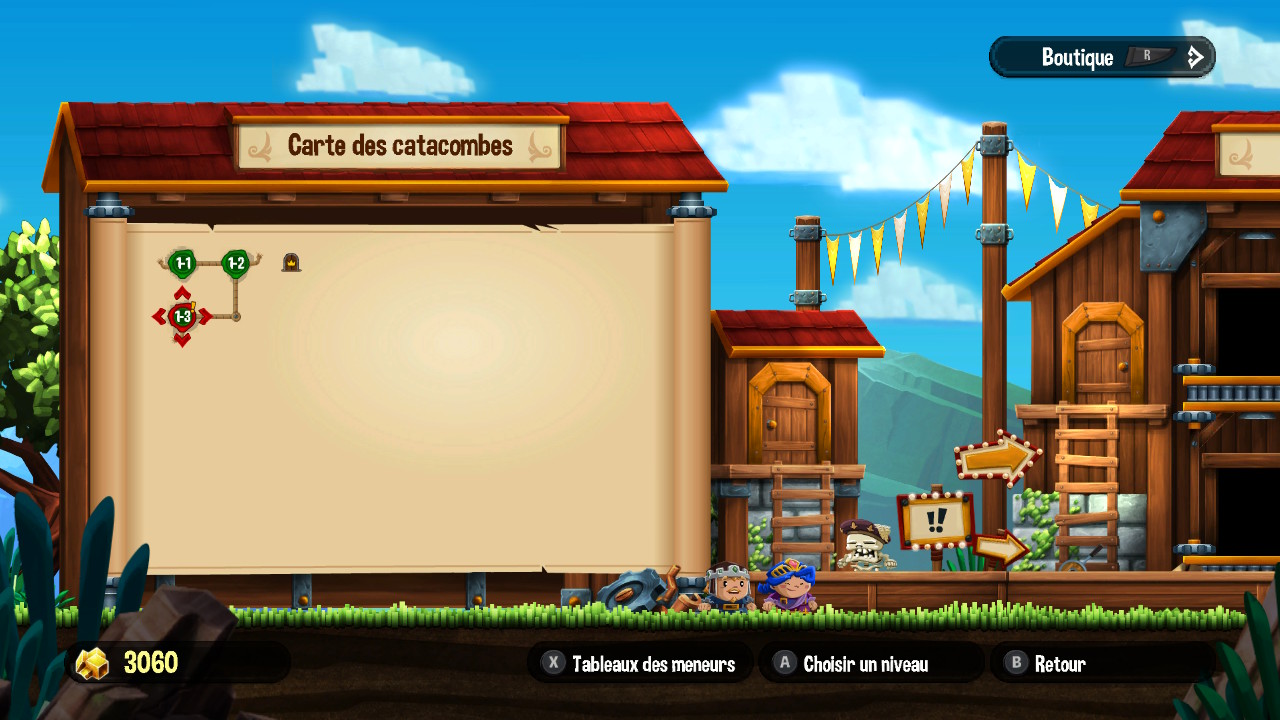Viewport: 1280px width, 720px height.
Task: Select the Carte des catacombes title banner
Action: [400, 145]
